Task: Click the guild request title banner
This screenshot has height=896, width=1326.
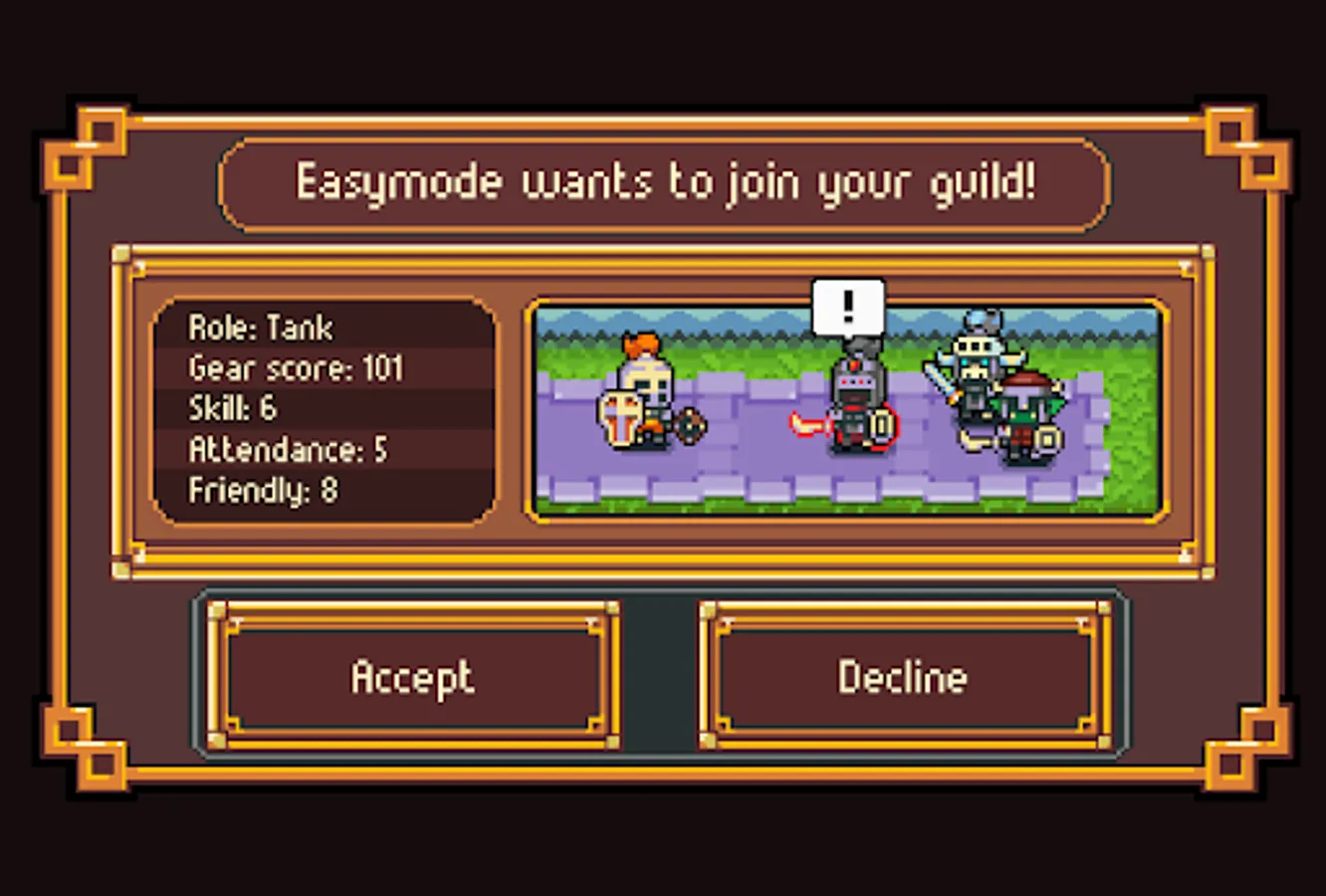Action: coord(663,181)
